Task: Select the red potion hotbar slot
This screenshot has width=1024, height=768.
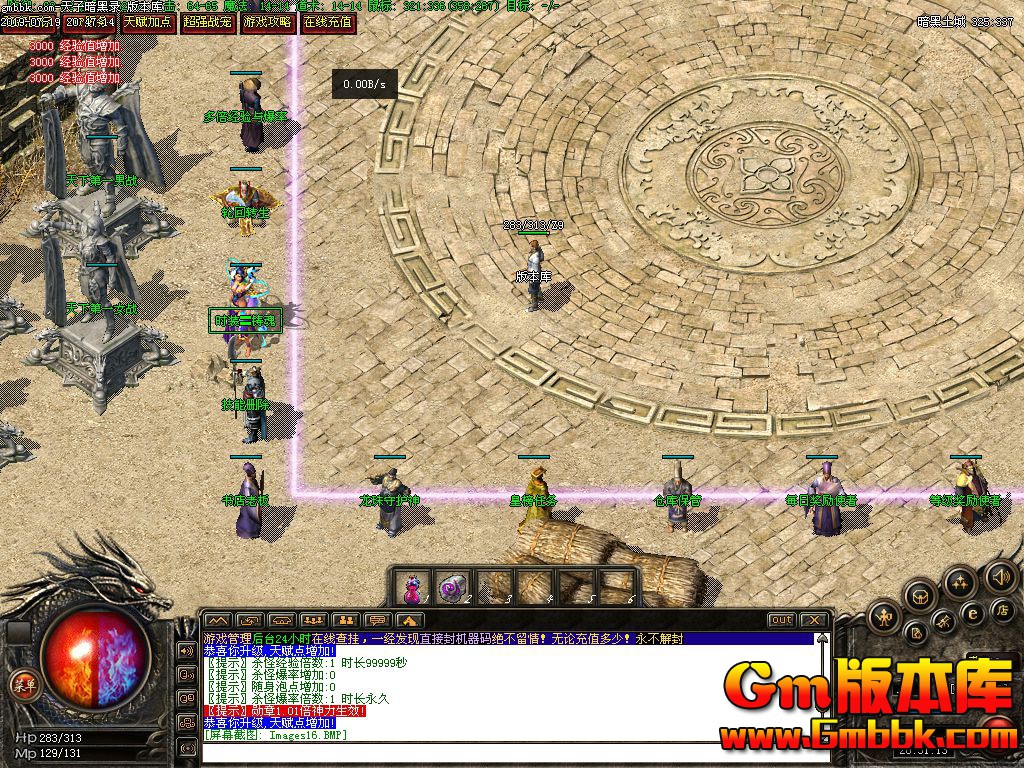Action: pyautogui.click(x=411, y=588)
